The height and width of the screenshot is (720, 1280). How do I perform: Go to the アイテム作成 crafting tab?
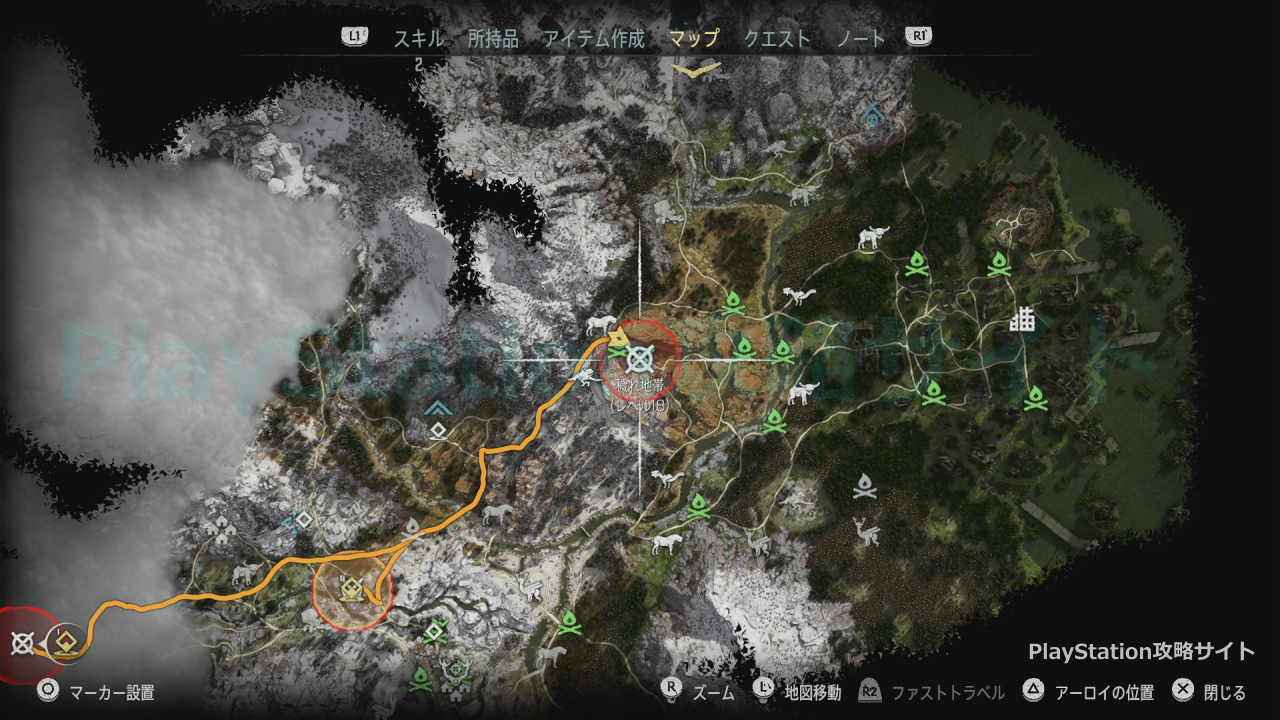click(x=594, y=39)
